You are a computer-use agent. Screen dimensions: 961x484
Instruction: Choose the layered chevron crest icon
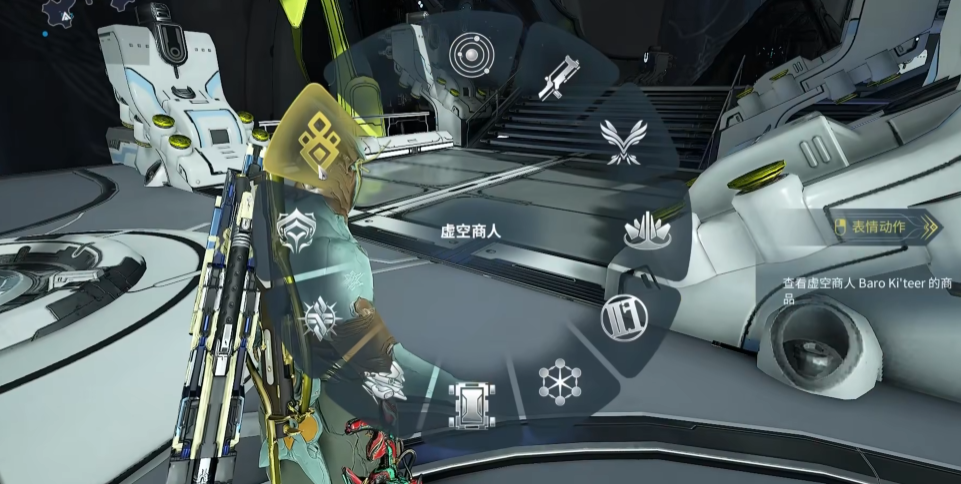tap(383, 383)
